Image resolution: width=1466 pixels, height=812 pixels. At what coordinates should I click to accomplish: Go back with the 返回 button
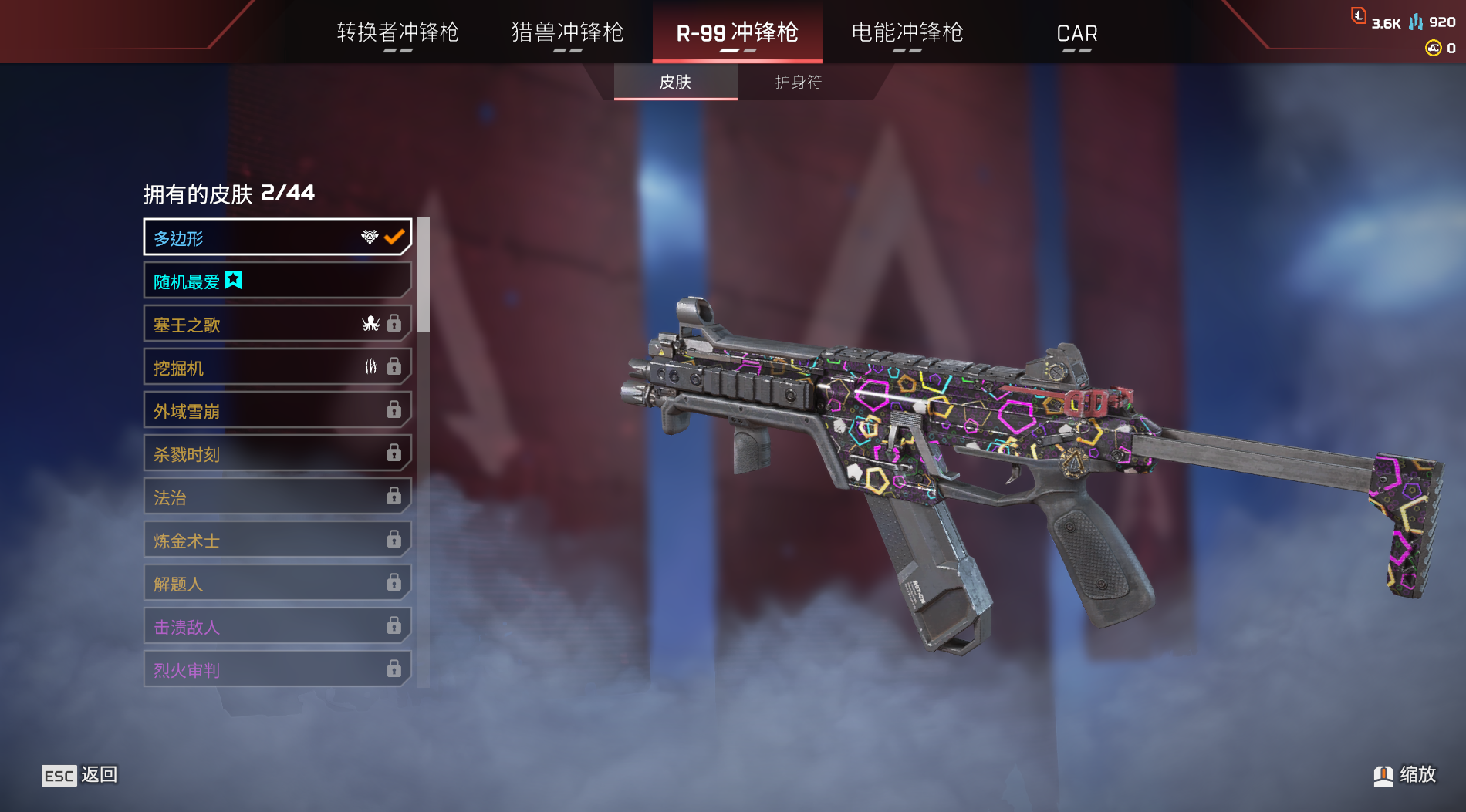pyautogui.click(x=80, y=775)
